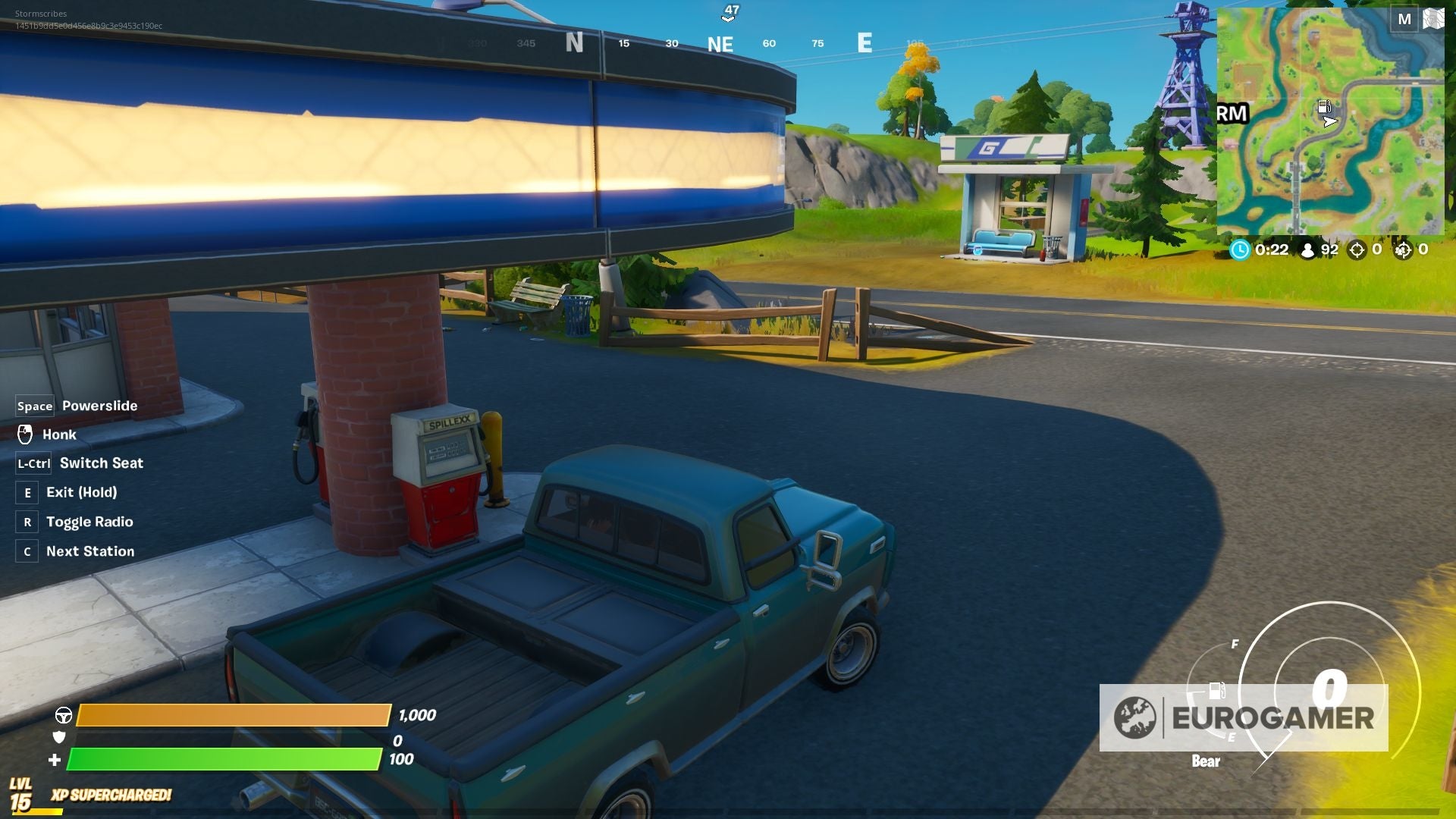
Task: Click the mouse Honk icon
Action: (27, 434)
